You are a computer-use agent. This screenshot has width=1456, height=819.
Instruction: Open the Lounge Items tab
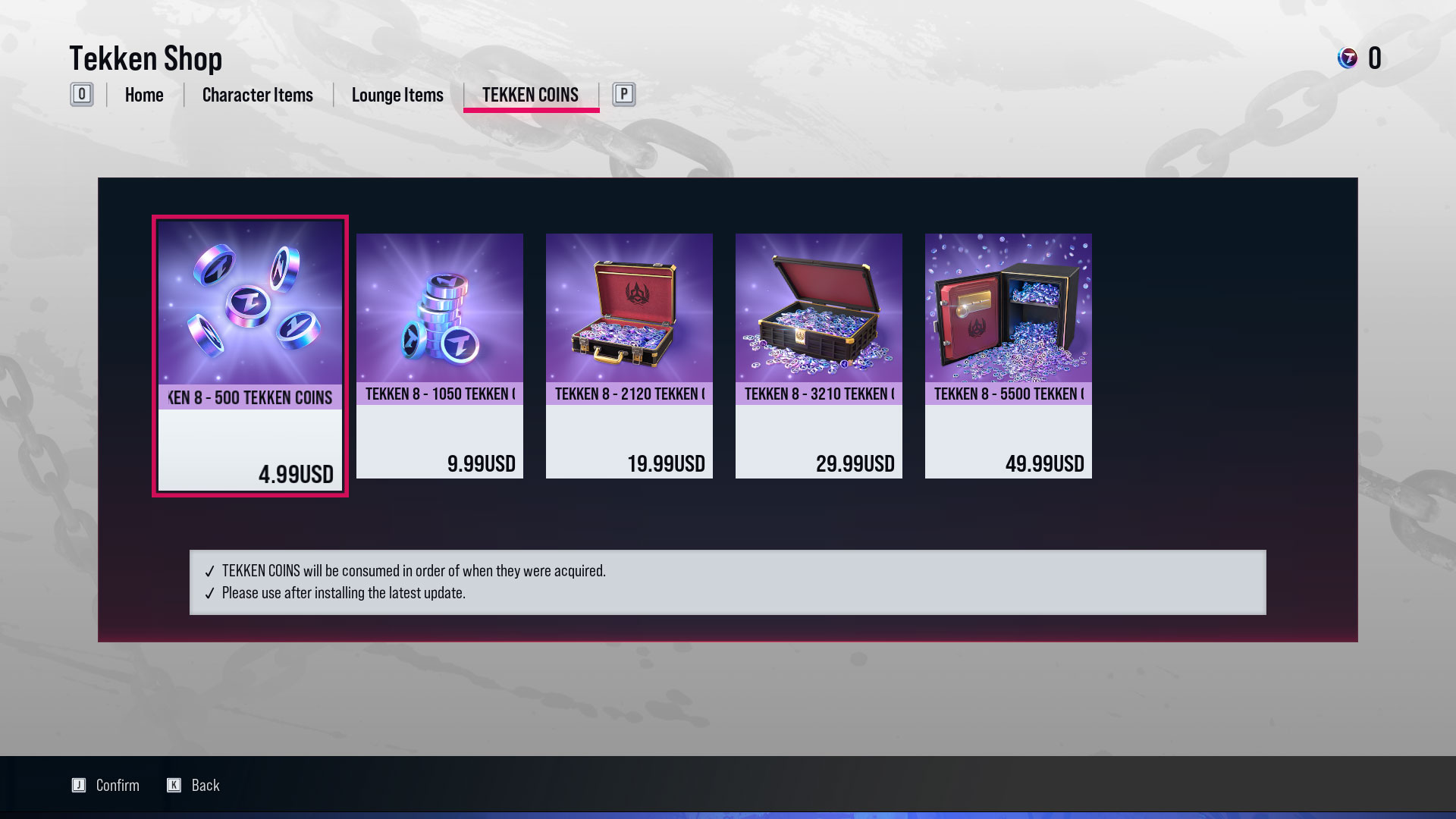pos(397,95)
